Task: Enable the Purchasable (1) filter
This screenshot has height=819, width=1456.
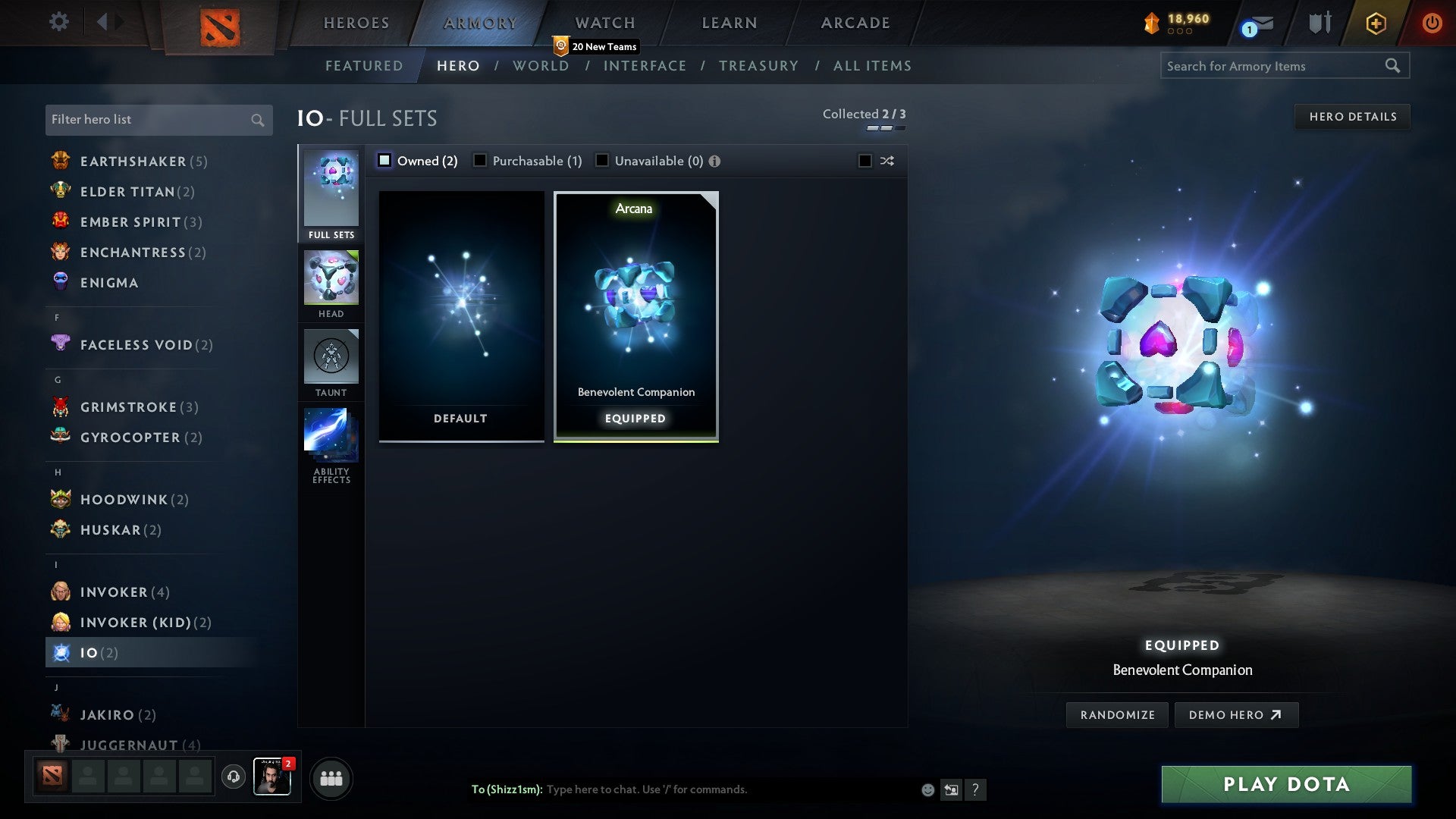Action: [480, 160]
